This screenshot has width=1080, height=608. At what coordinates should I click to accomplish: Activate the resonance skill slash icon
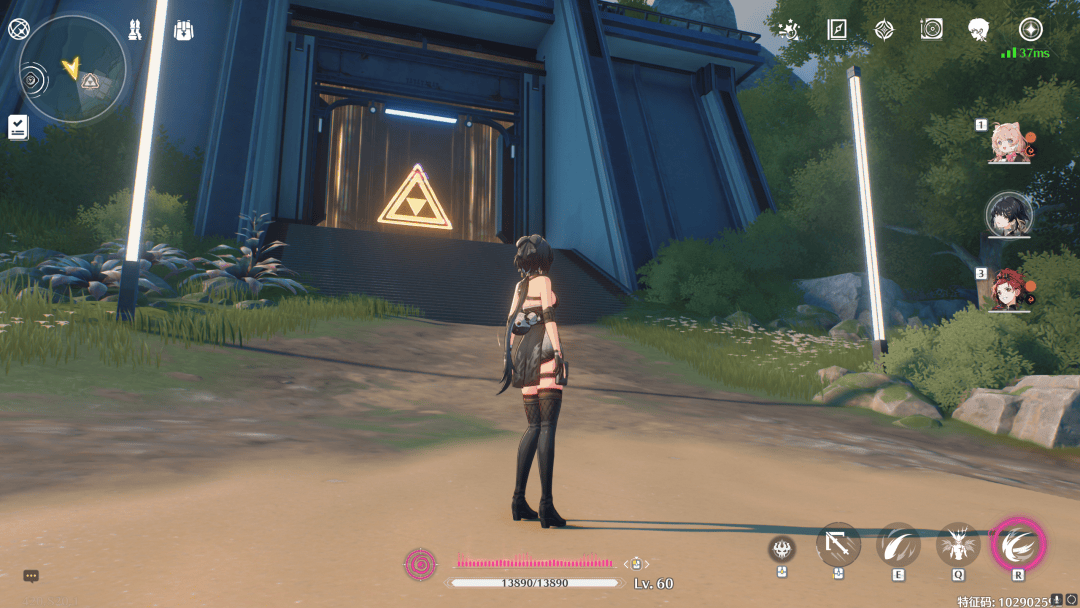pyautogui.click(x=898, y=546)
